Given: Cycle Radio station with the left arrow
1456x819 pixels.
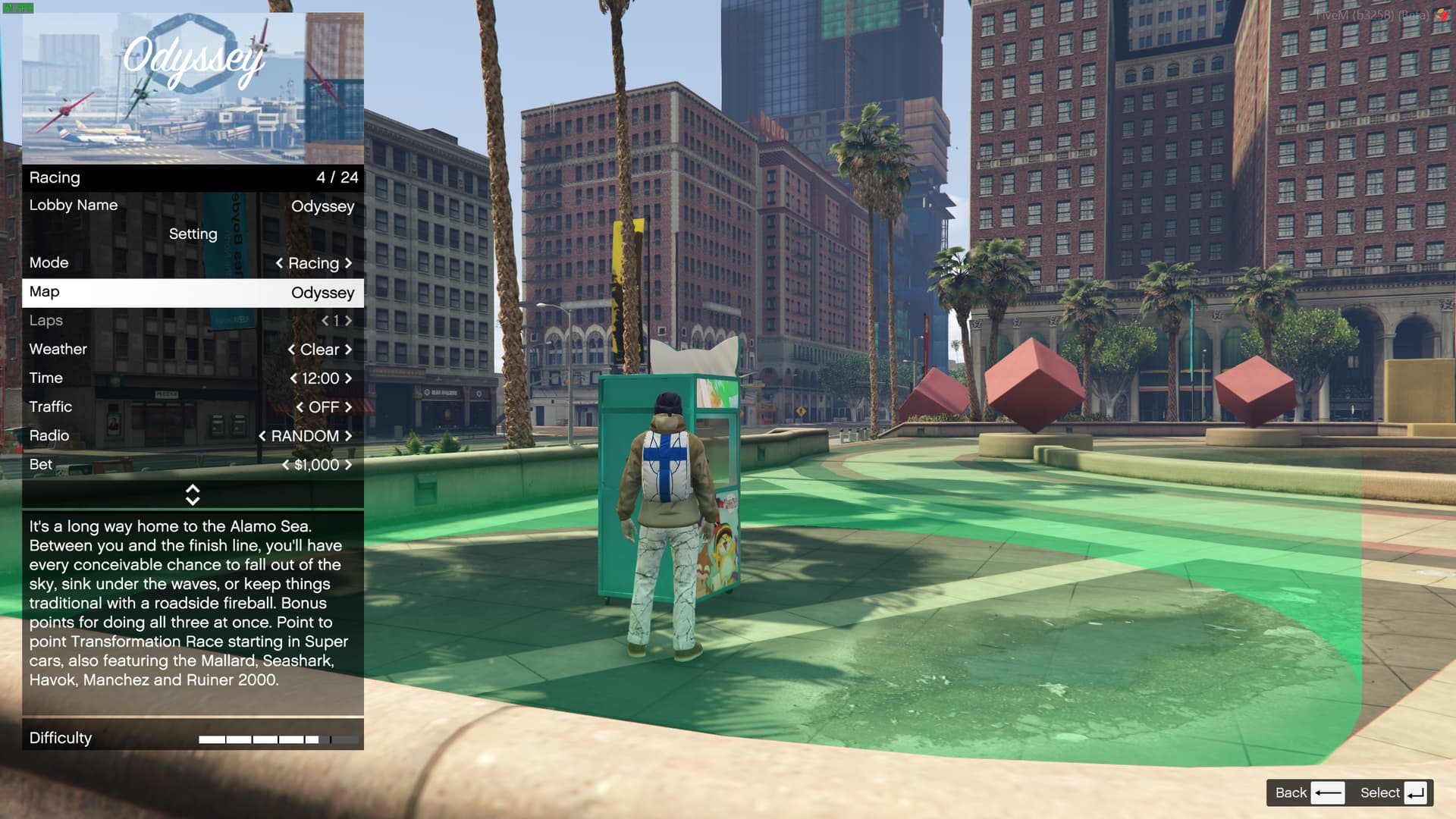Looking at the screenshot, I should pyautogui.click(x=262, y=436).
